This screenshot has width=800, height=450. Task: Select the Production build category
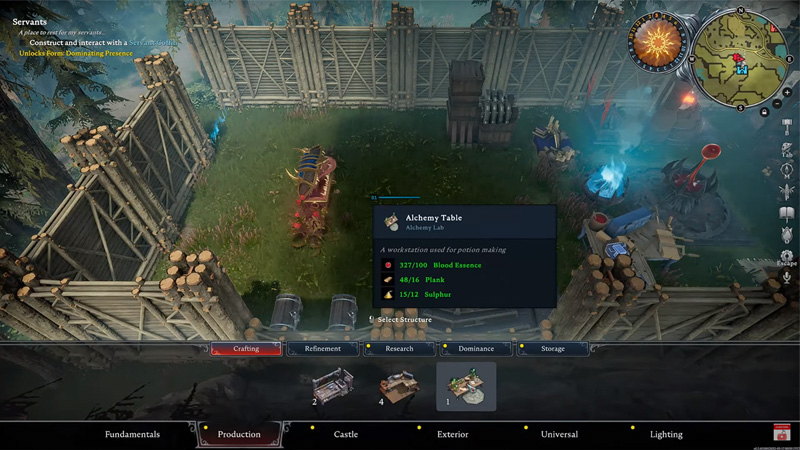click(x=239, y=434)
